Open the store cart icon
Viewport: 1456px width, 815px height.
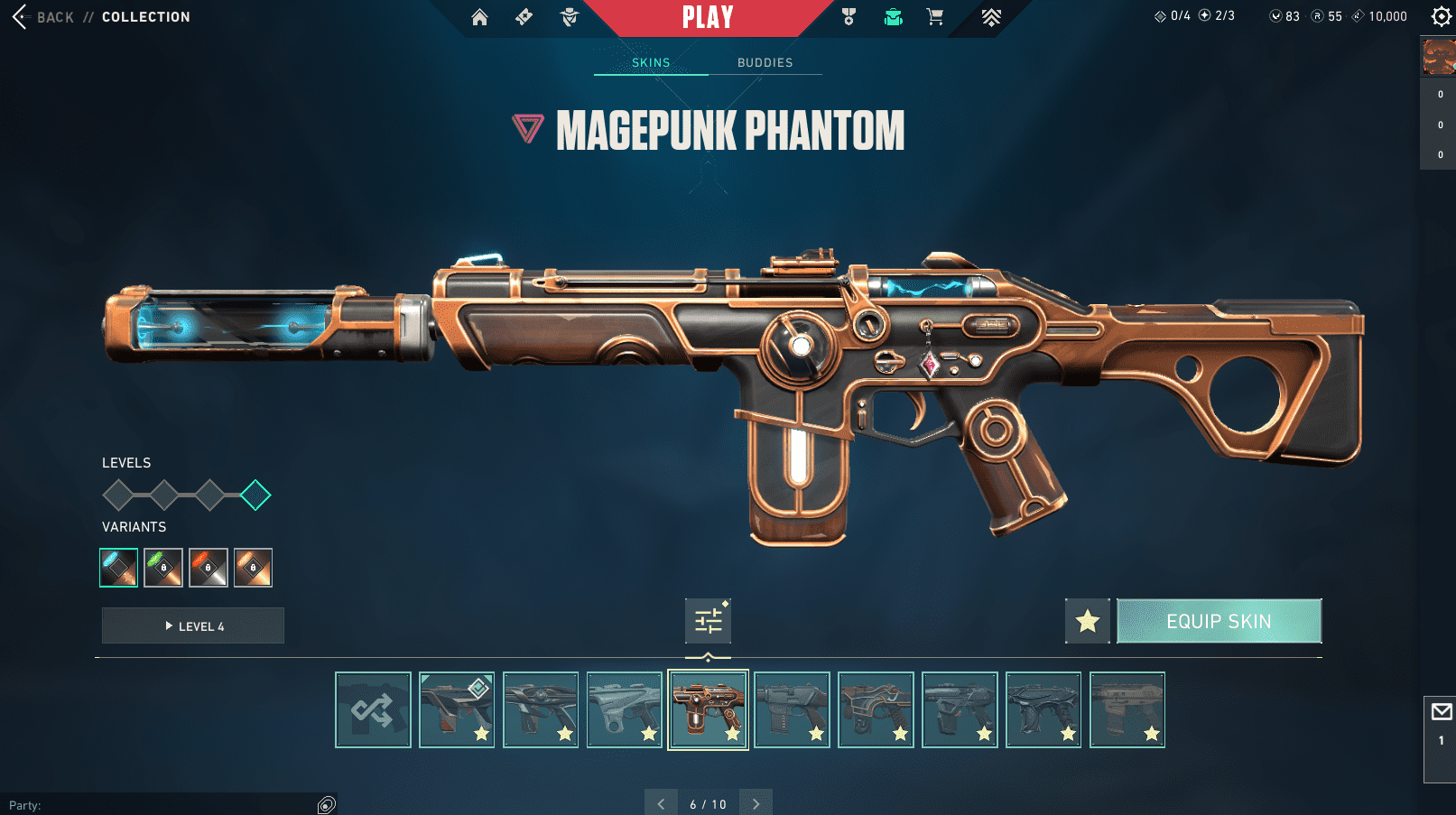pyautogui.click(x=935, y=17)
